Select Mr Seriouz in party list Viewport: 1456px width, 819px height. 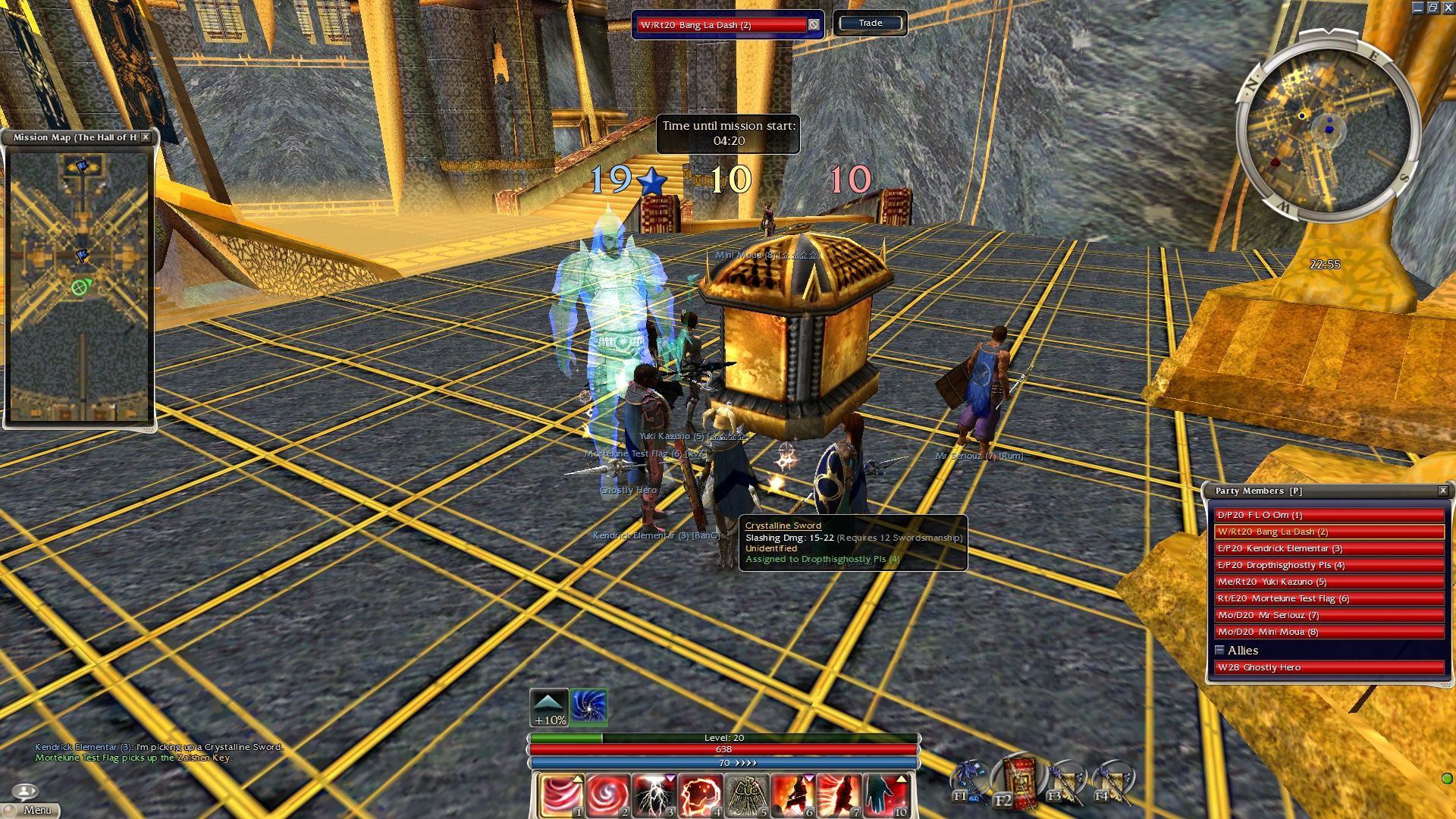(x=1329, y=615)
